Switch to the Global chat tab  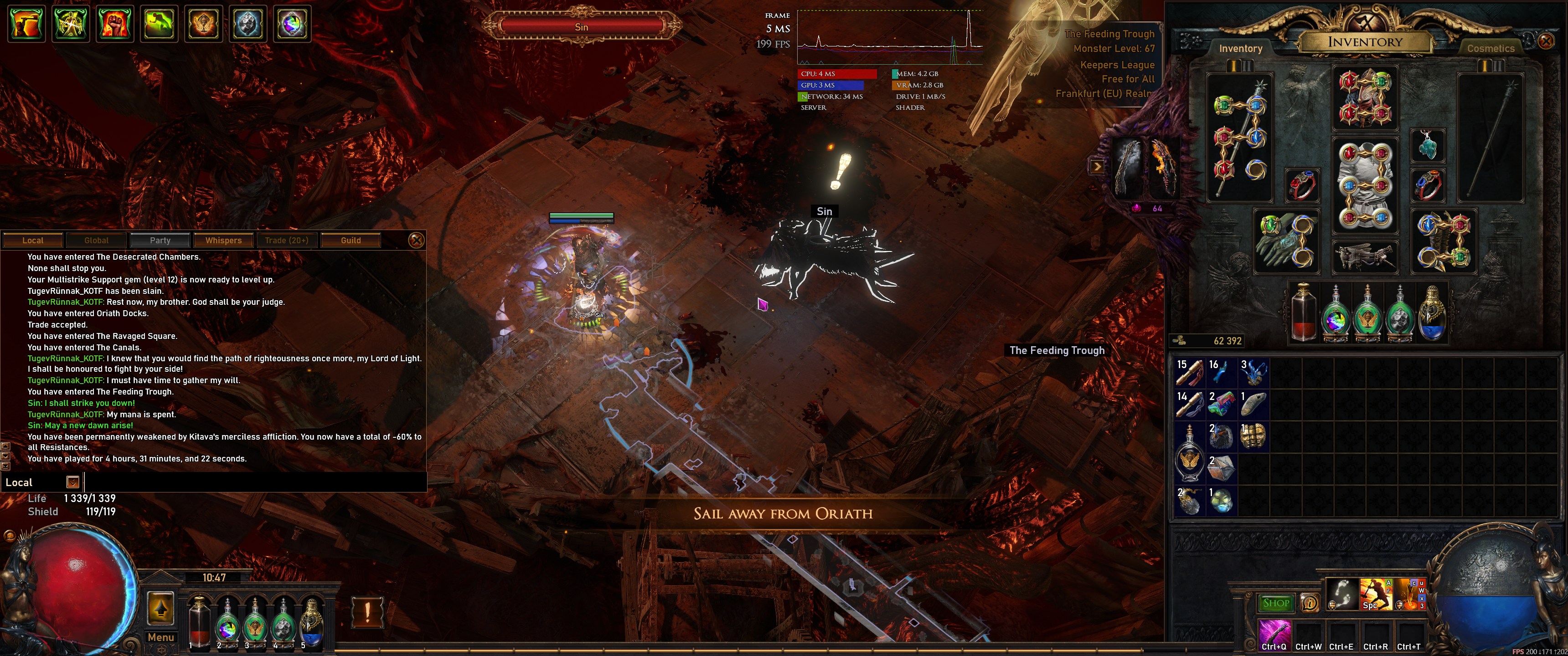point(96,241)
